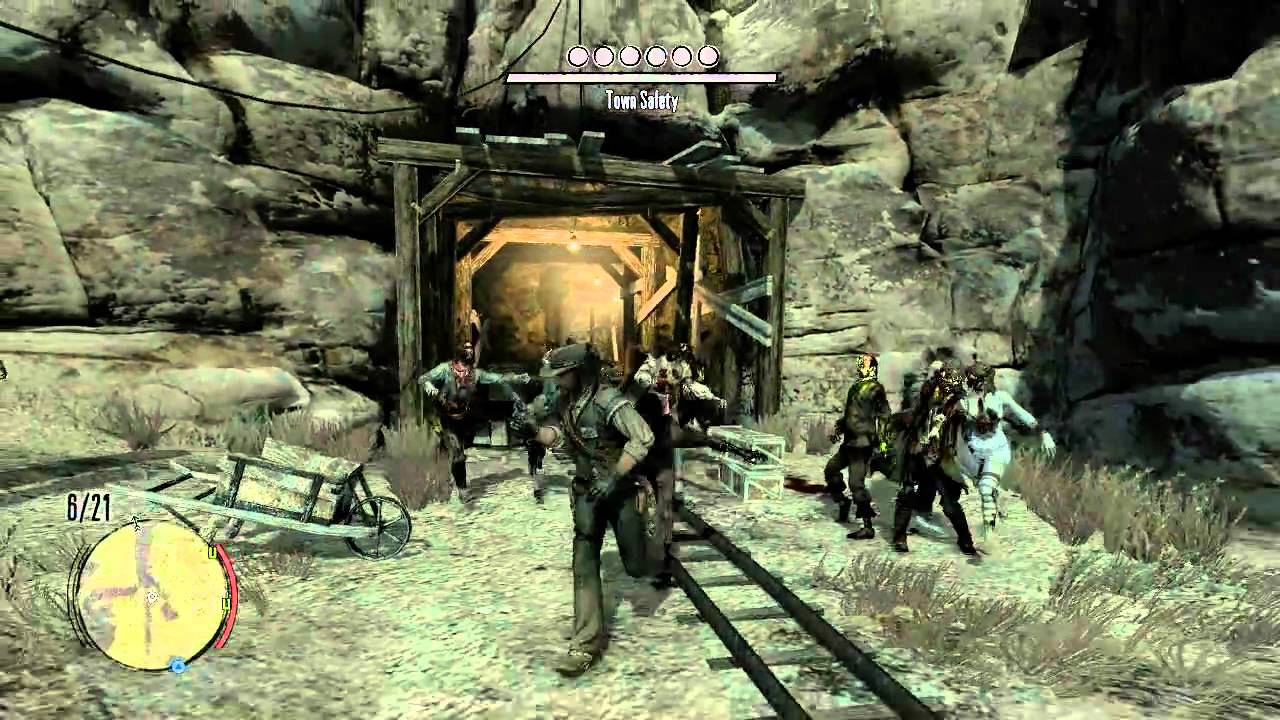
Task: Click the first Town Safety circle icon
Action: click(577, 57)
